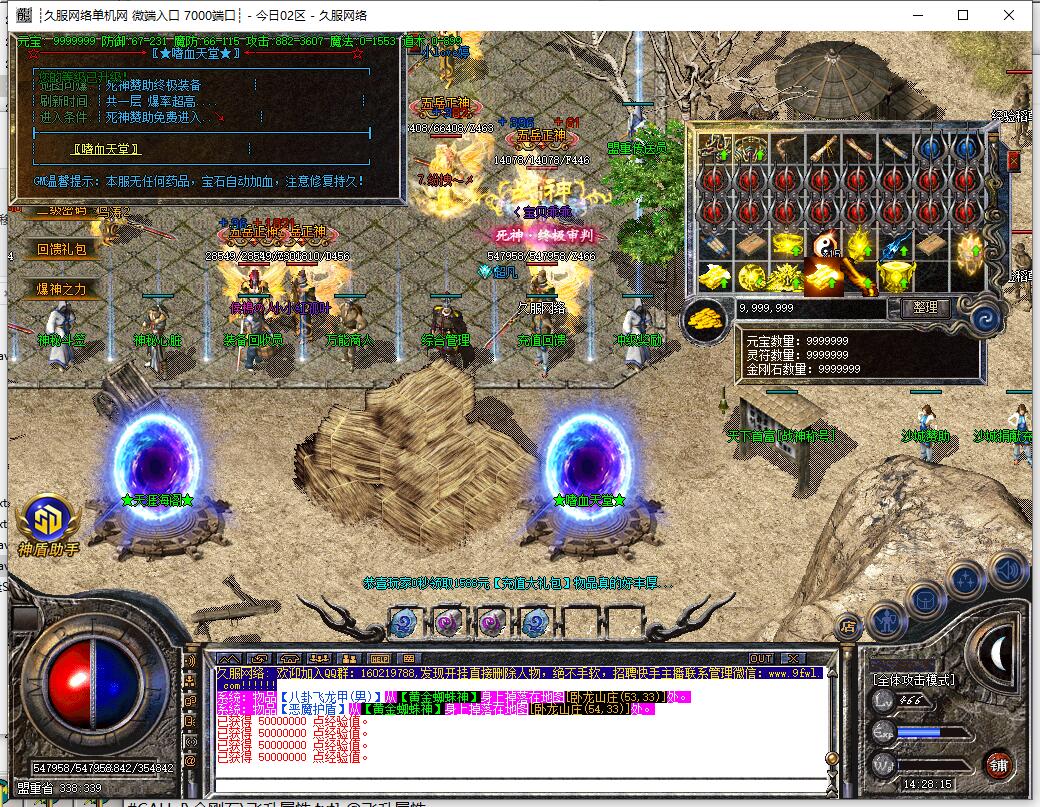Click the OUT button above the chat
The image size is (1040, 807).
tap(761, 658)
